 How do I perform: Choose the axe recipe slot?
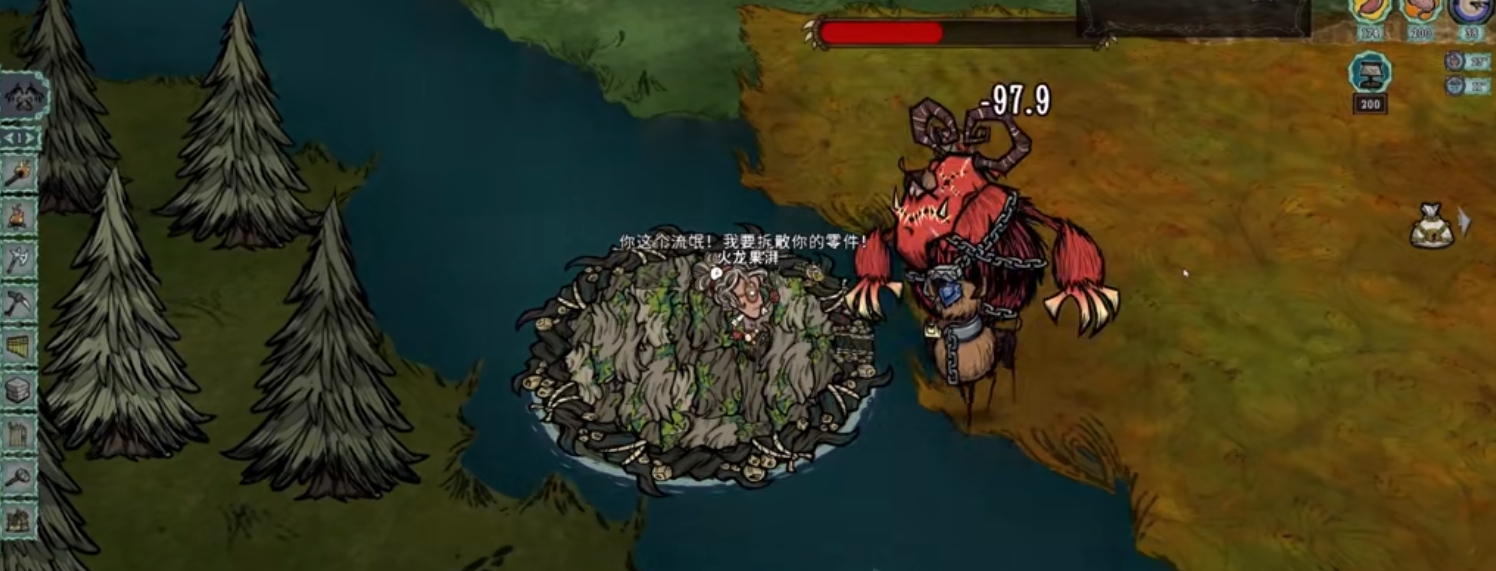click(x=19, y=261)
